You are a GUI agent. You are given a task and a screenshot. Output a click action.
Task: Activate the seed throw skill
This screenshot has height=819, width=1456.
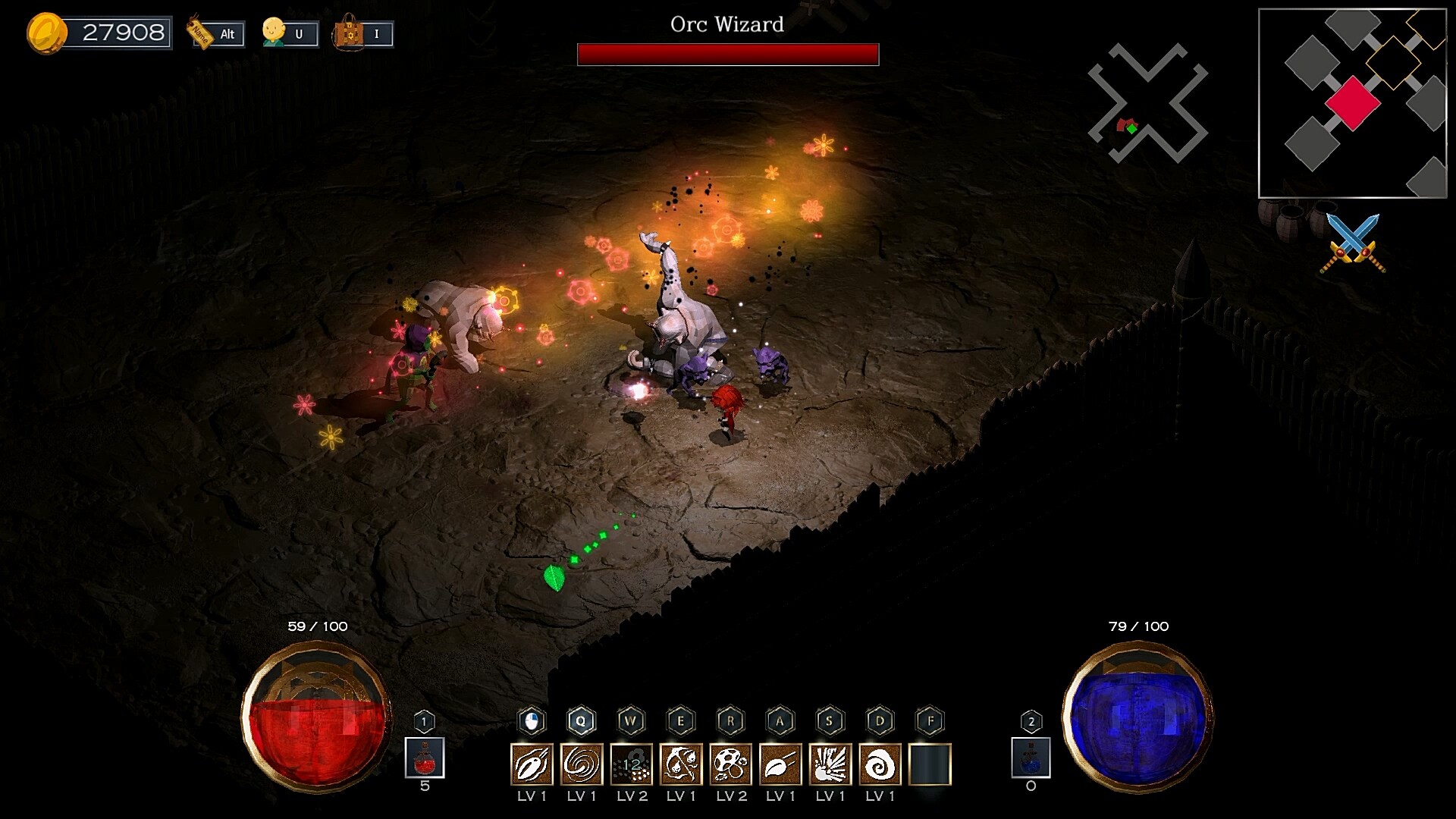pos(532,764)
